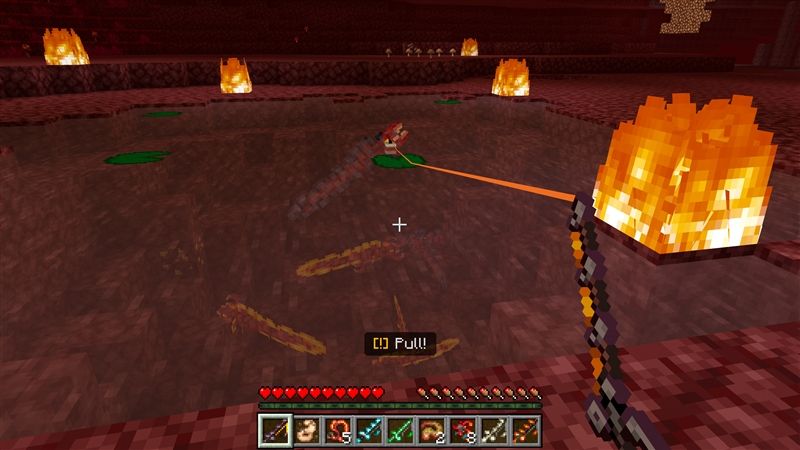800x450 pixels.
Task: Choose the red item stack of 8
Action: [x=464, y=431]
